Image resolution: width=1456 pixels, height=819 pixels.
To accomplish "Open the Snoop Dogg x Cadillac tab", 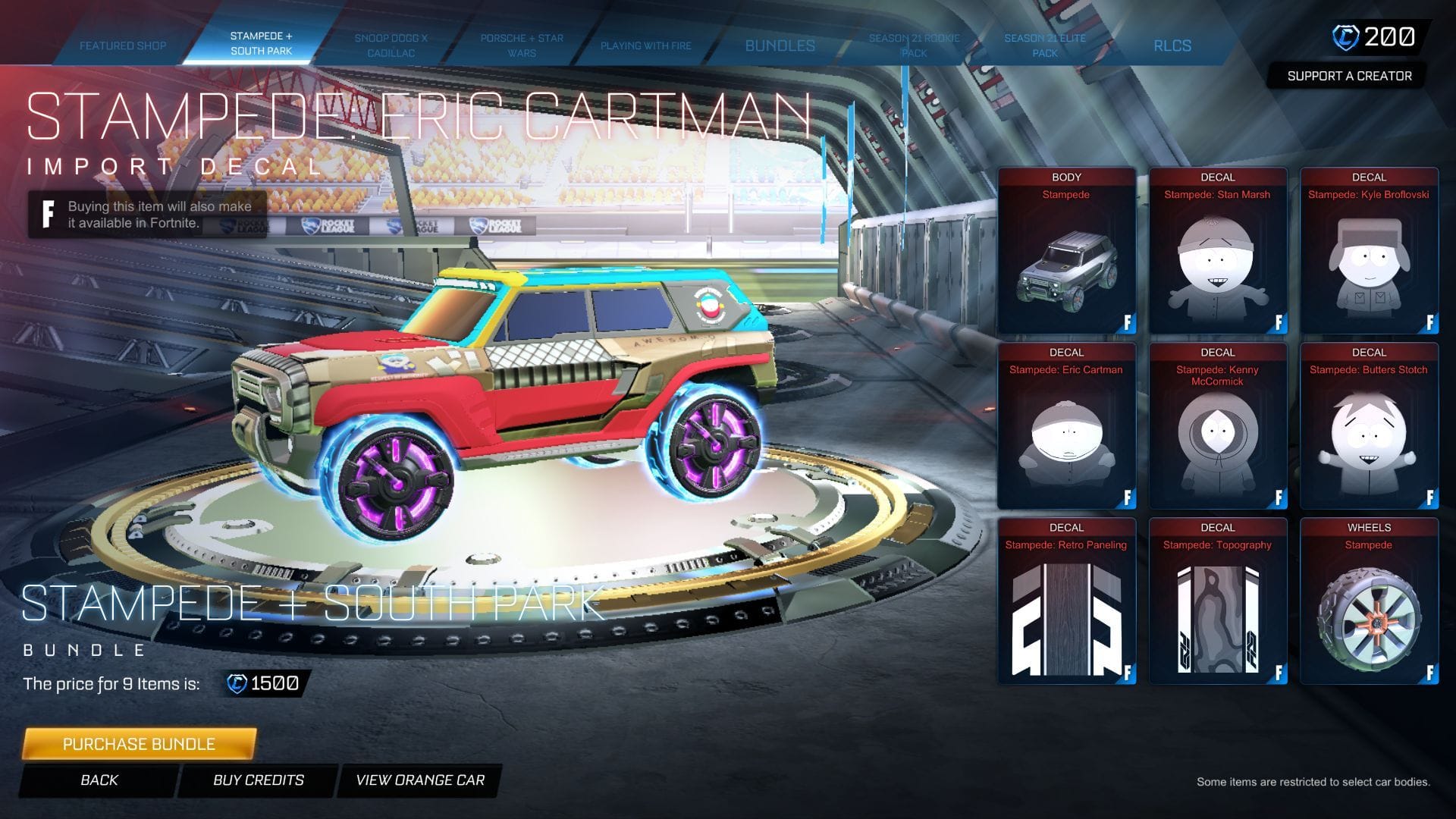I will pyautogui.click(x=391, y=45).
